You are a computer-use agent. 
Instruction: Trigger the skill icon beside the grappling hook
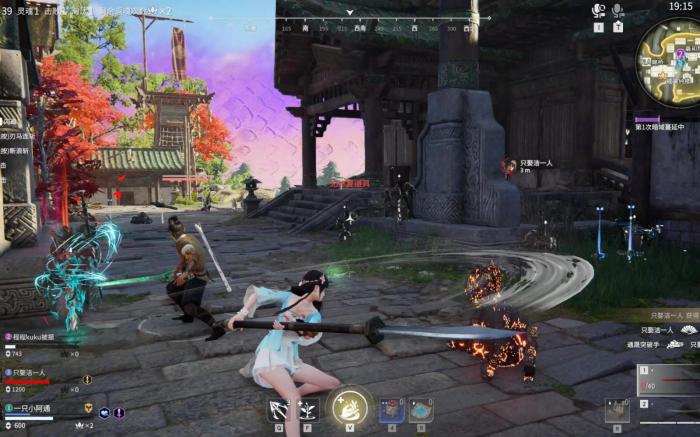(x=307, y=408)
